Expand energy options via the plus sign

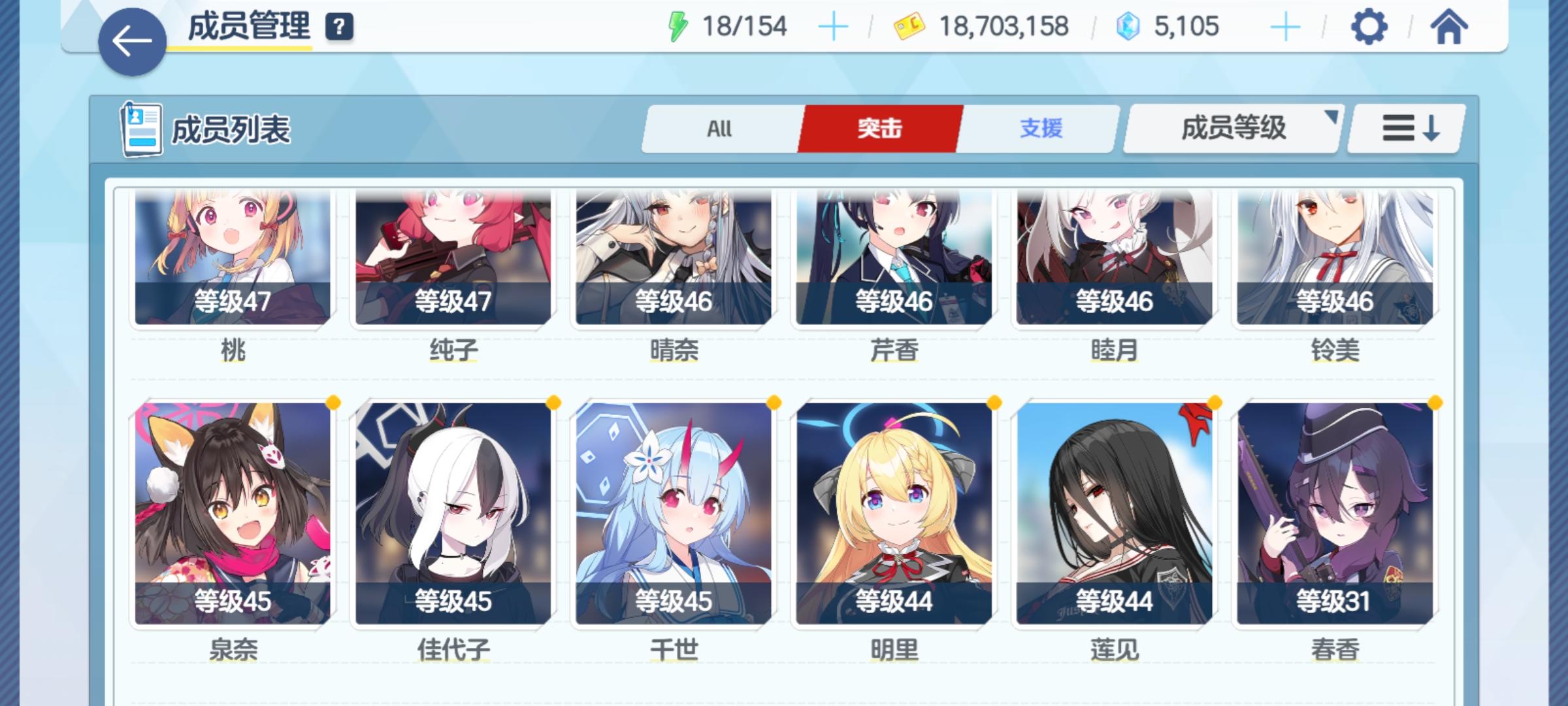click(x=832, y=26)
